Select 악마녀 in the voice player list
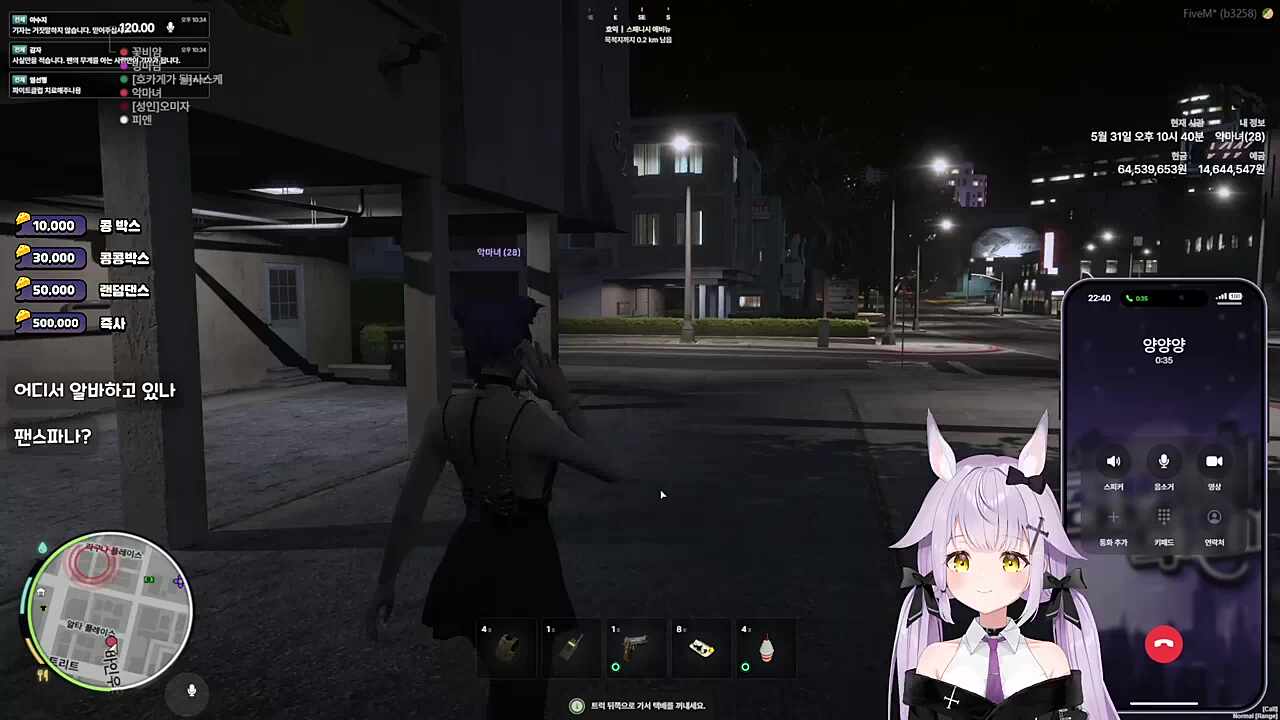This screenshot has width=1280, height=720. click(x=146, y=93)
